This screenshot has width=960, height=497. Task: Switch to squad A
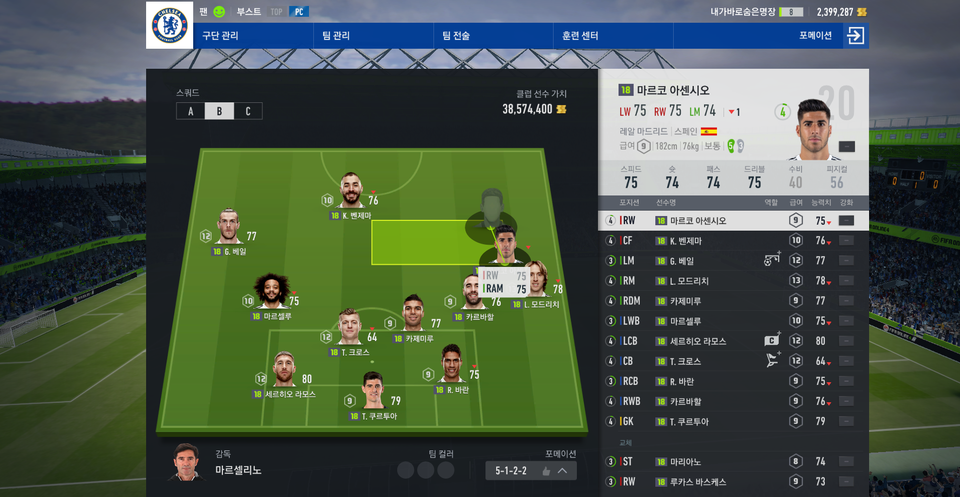(190, 111)
